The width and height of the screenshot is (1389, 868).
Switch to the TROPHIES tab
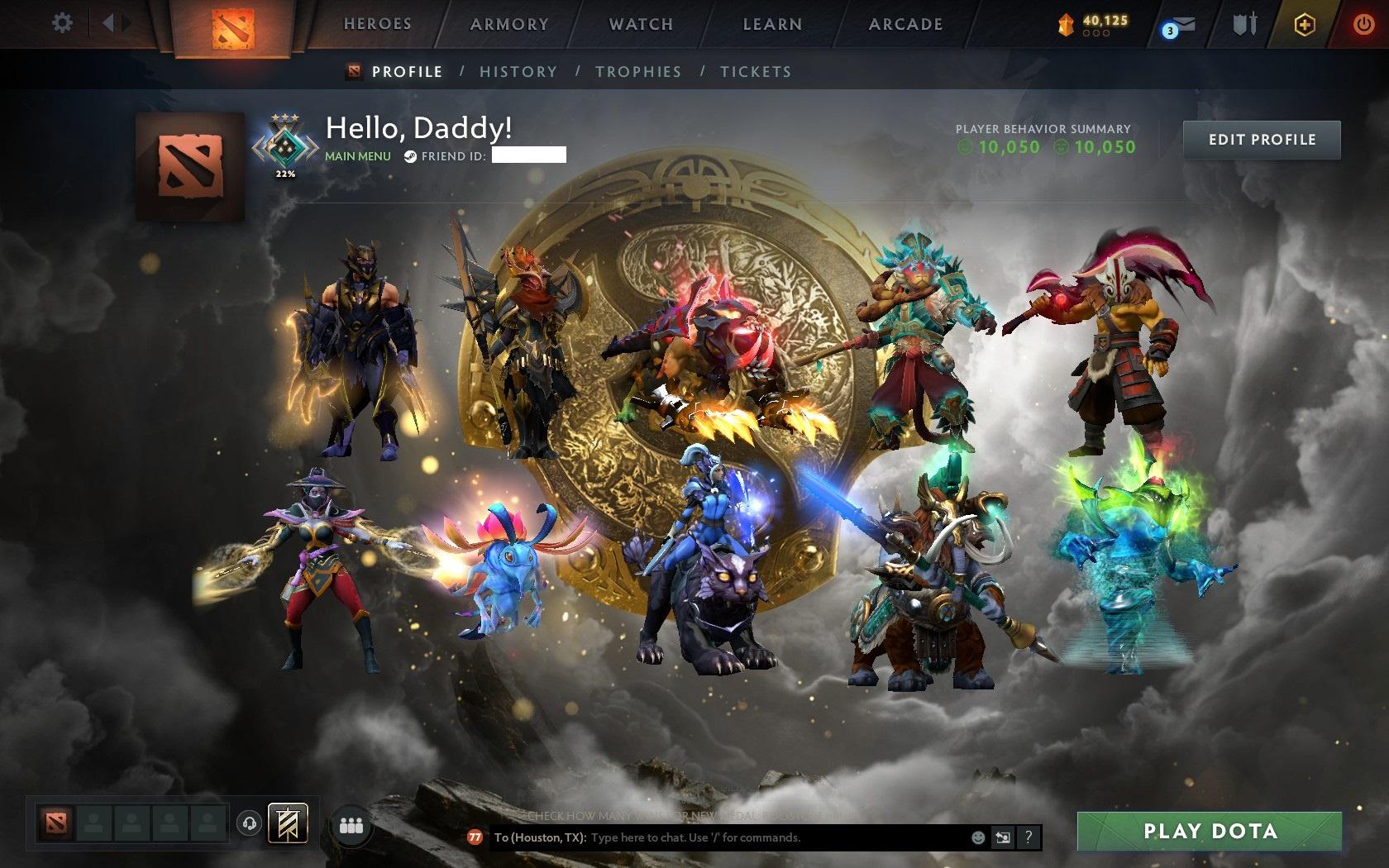tap(638, 72)
